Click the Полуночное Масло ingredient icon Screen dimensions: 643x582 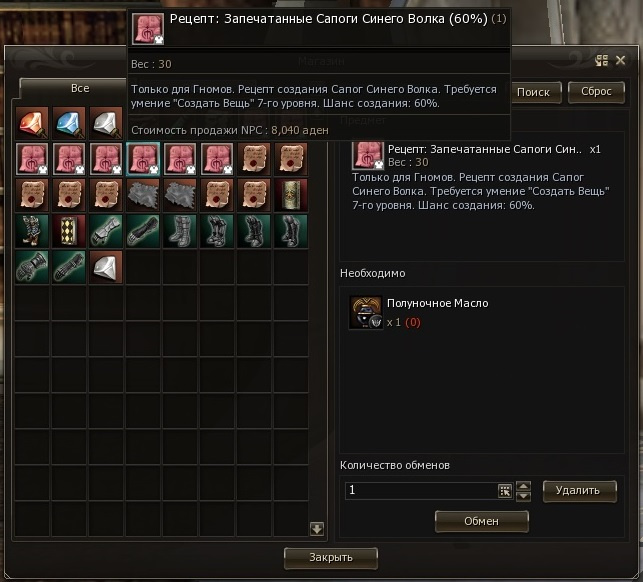[x=366, y=312]
